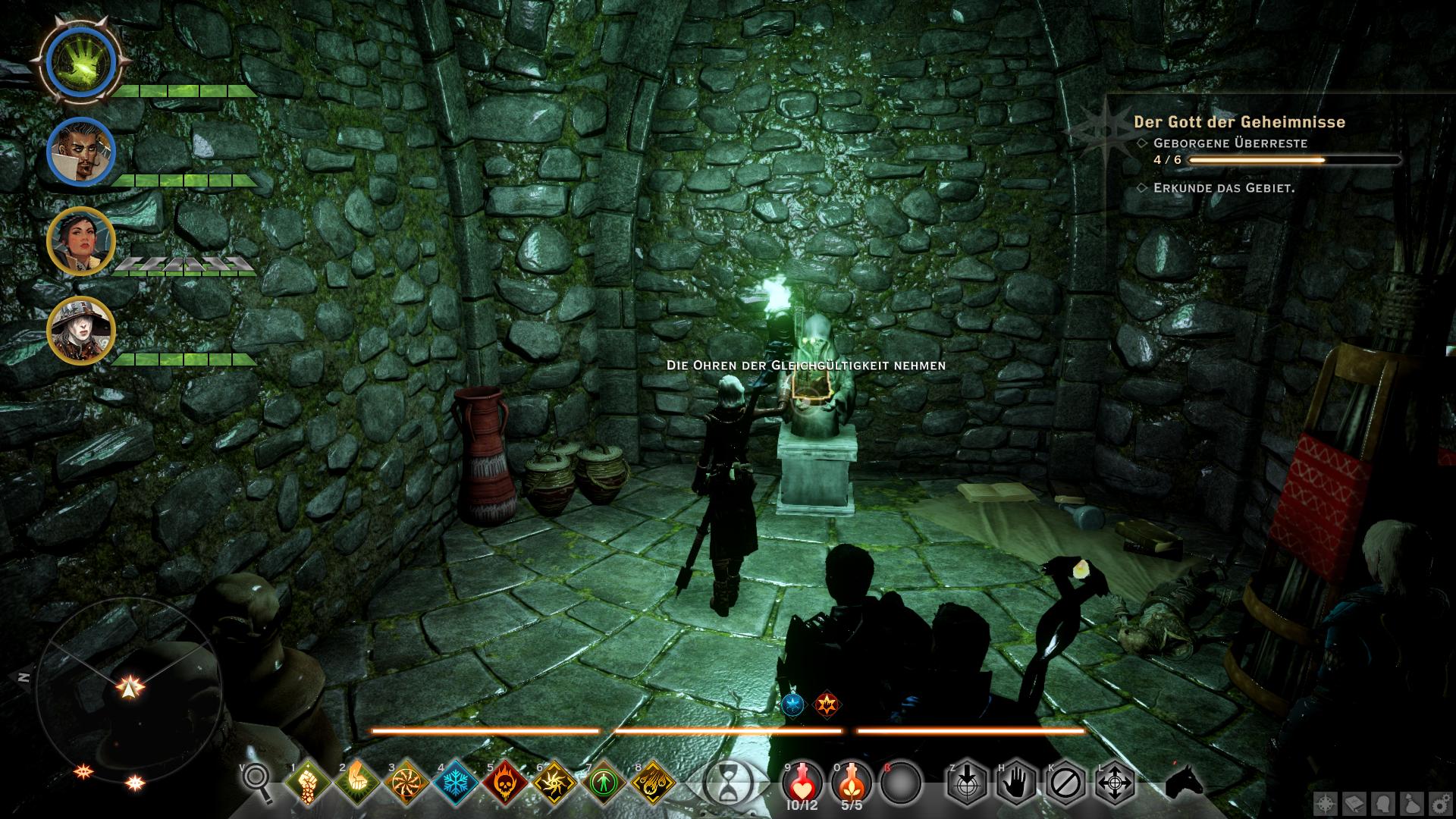
Task: Toggle the hourglass tactical camera button
Action: coord(726,781)
